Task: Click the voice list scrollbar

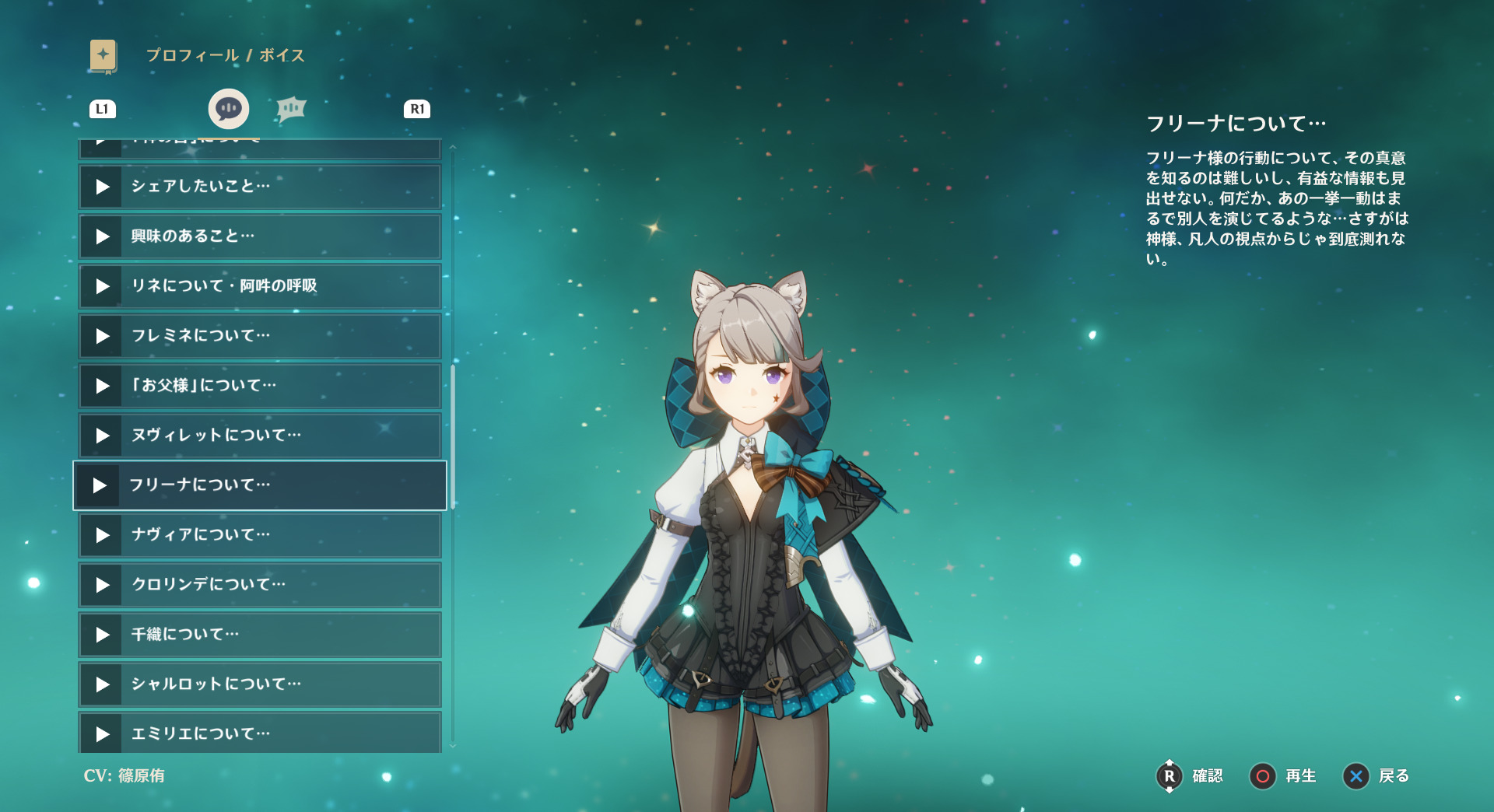Action: click(x=453, y=436)
